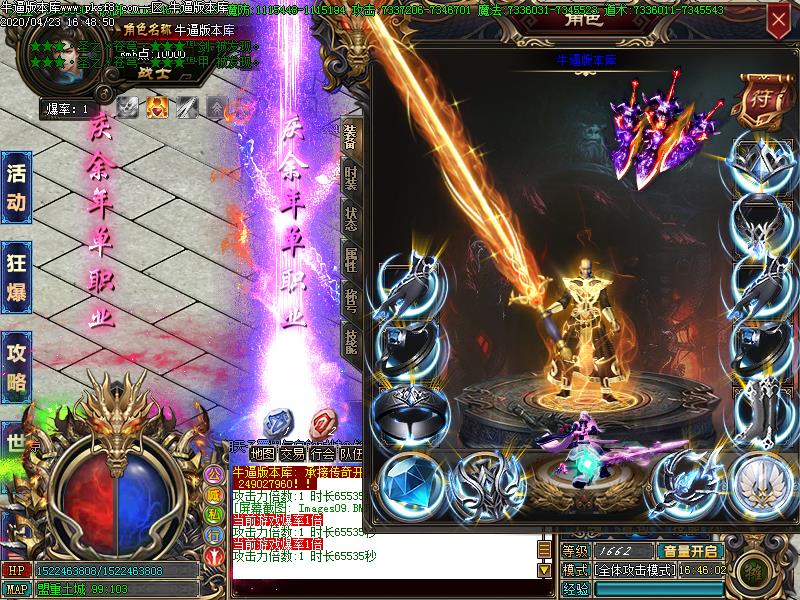800x600 pixels.
Task: Use the blue rune stone numbered 1
Action: click(x=276, y=421)
